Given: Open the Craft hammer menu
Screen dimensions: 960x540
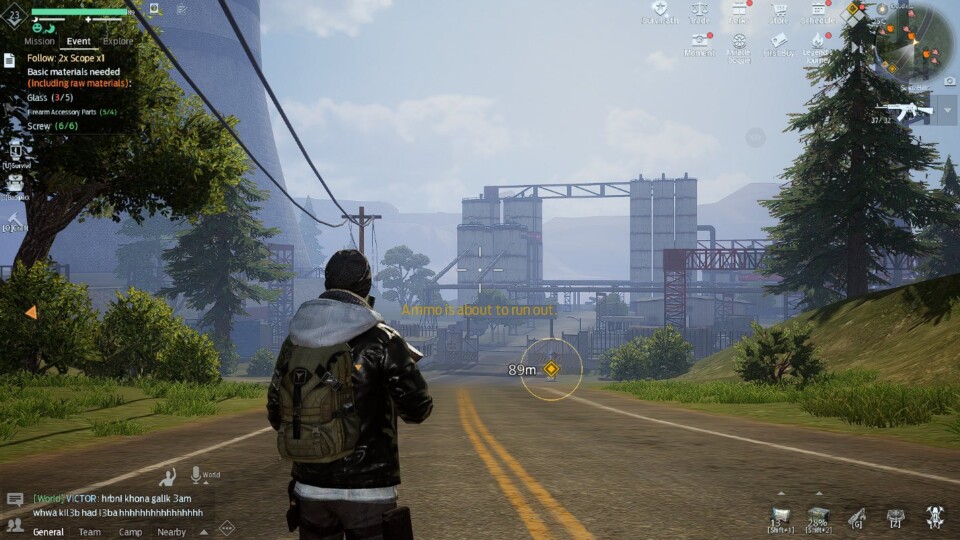Looking at the screenshot, I should pos(15,222).
